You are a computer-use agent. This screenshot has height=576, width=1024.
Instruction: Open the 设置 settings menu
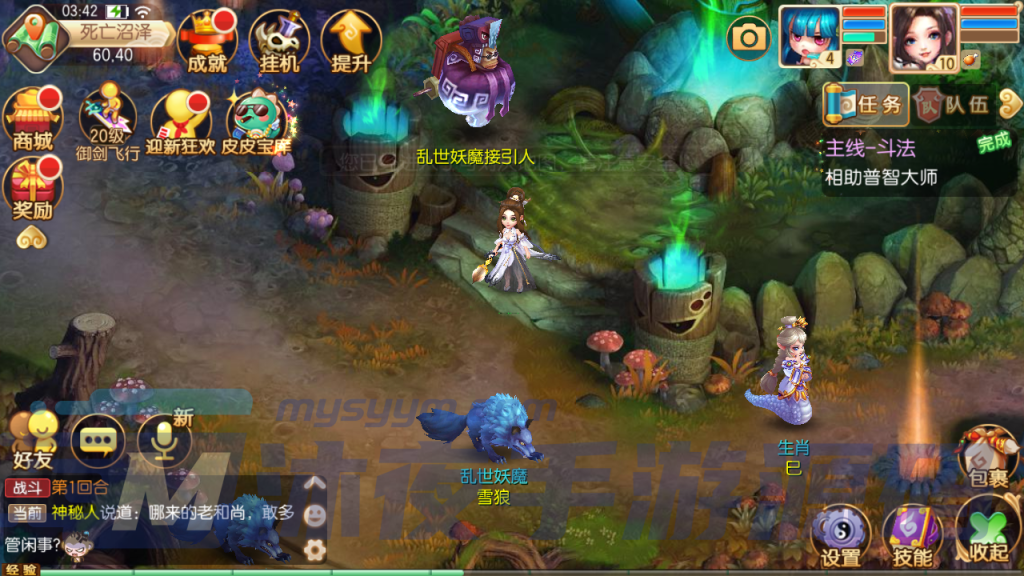click(x=840, y=535)
